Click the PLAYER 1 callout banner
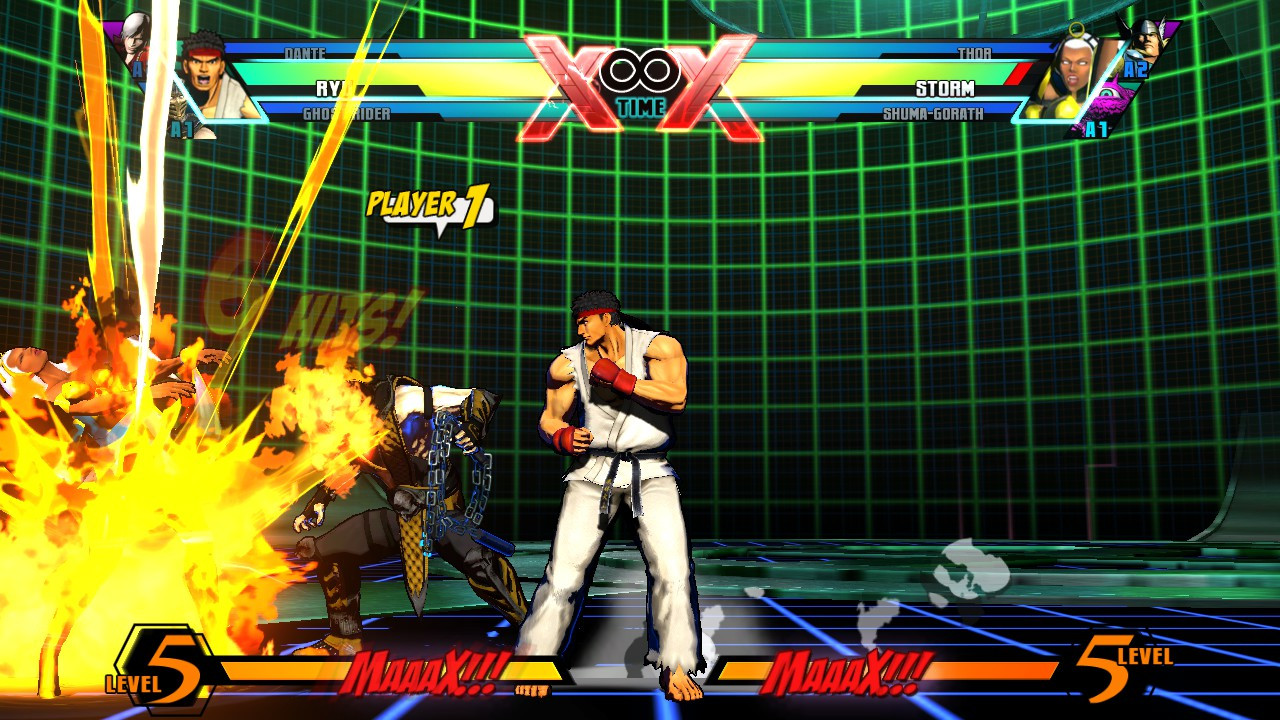Screen dimensions: 1280x720 pos(430,207)
